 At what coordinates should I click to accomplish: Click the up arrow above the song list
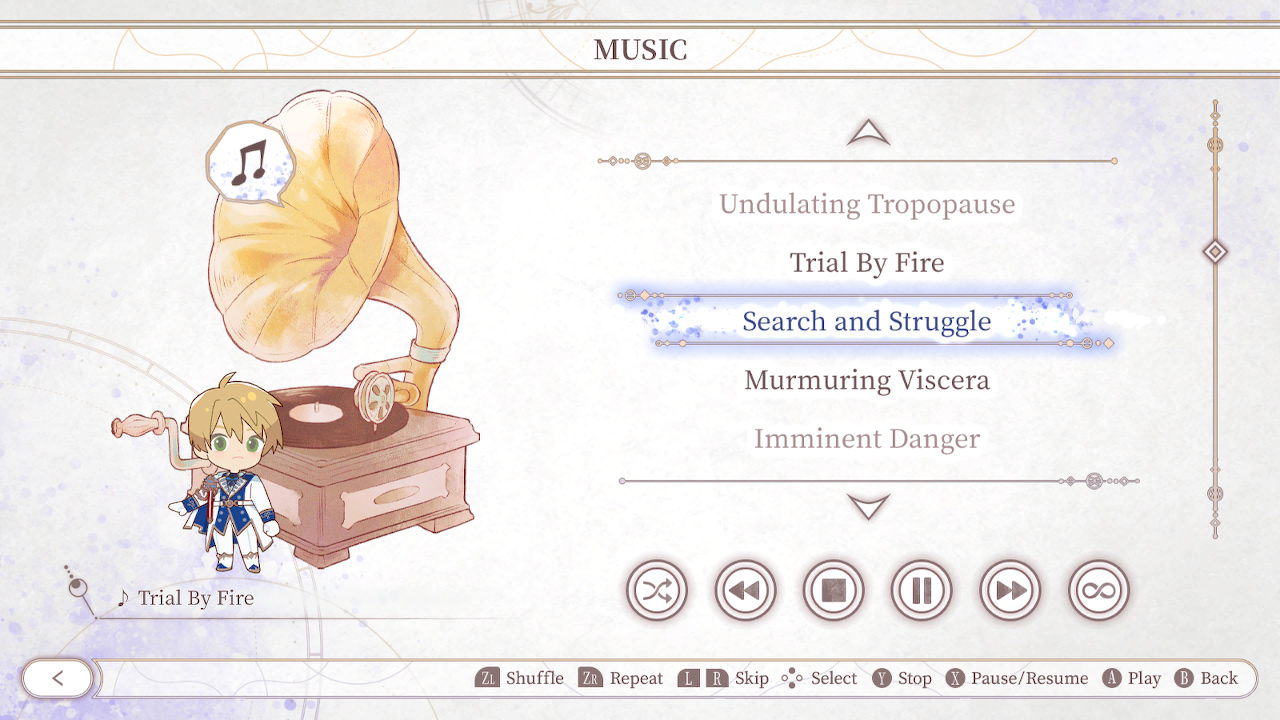[868, 132]
